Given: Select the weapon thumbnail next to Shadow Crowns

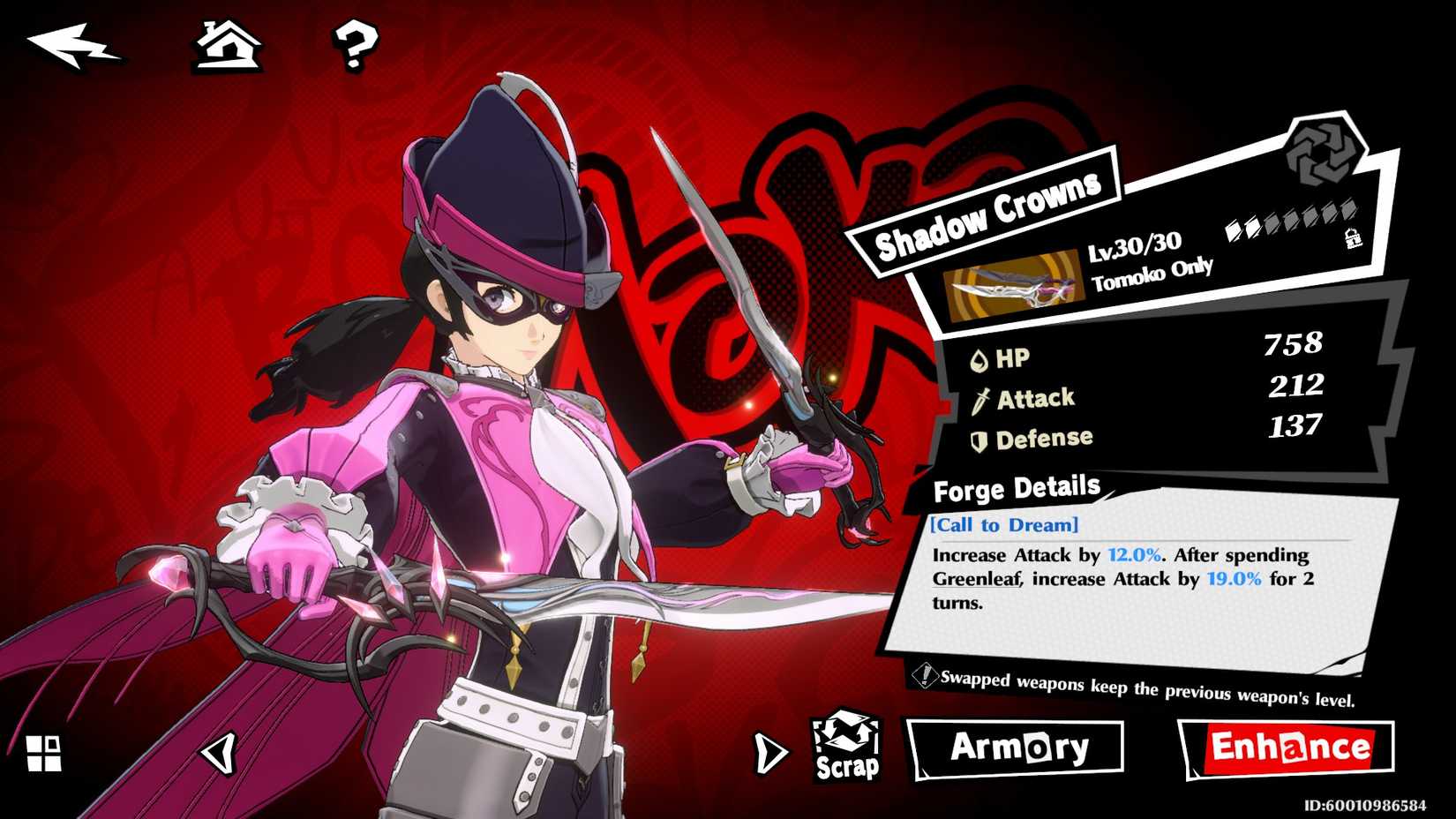Looking at the screenshot, I should pyautogui.click(x=1011, y=284).
